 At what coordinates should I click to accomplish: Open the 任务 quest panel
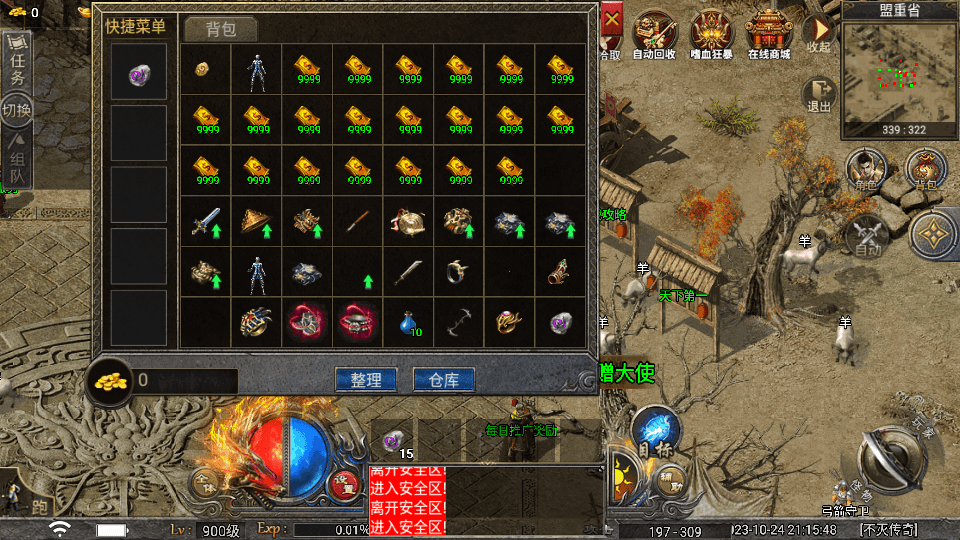[18, 64]
